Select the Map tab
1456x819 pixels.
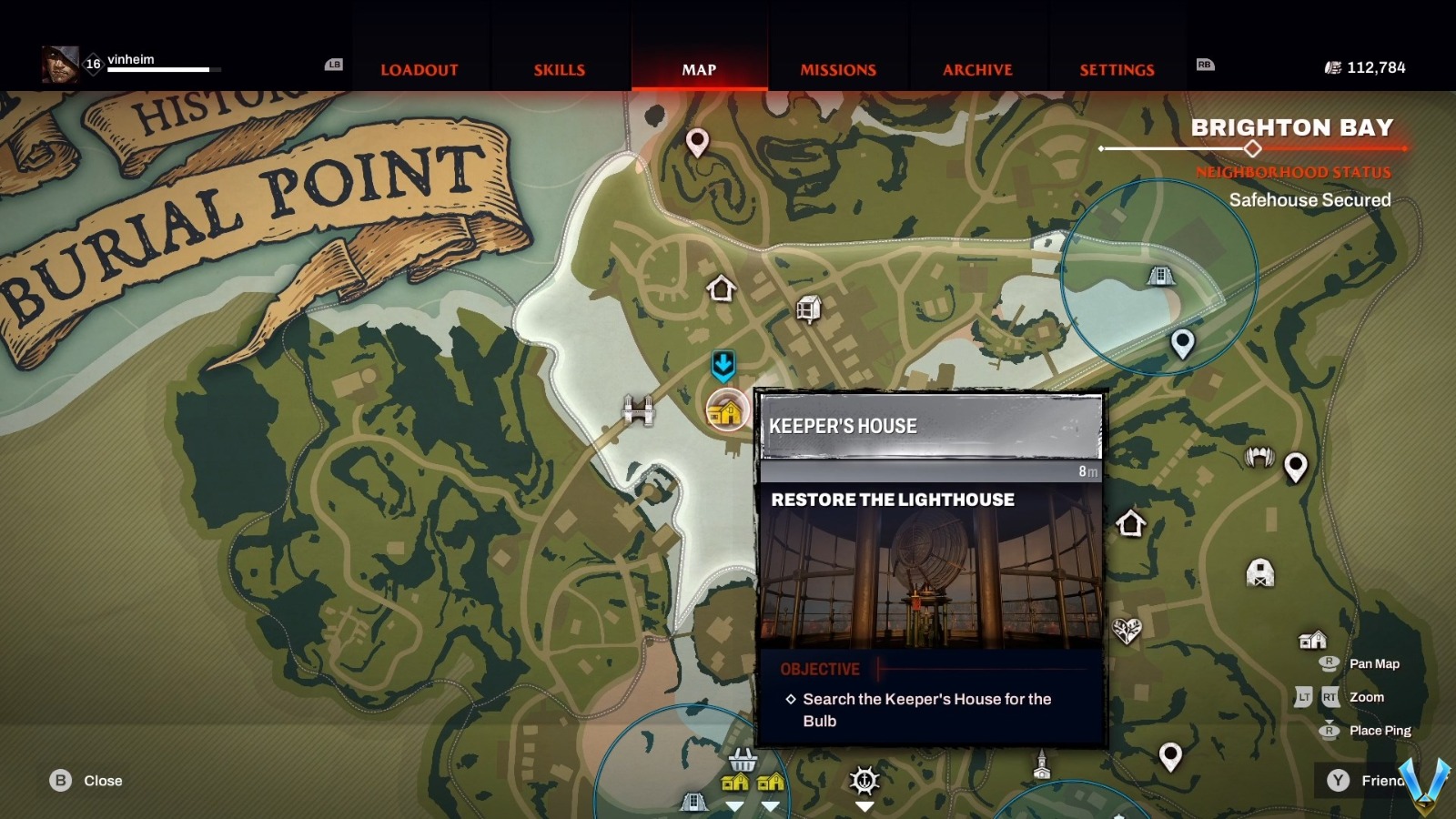[699, 70]
